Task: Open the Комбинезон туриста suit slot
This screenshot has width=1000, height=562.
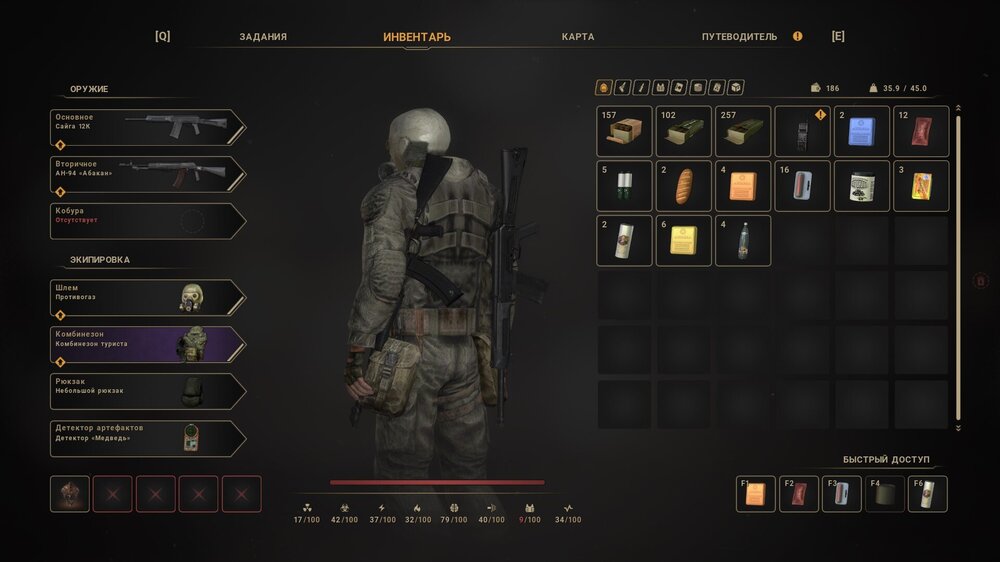Action: click(x=147, y=344)
